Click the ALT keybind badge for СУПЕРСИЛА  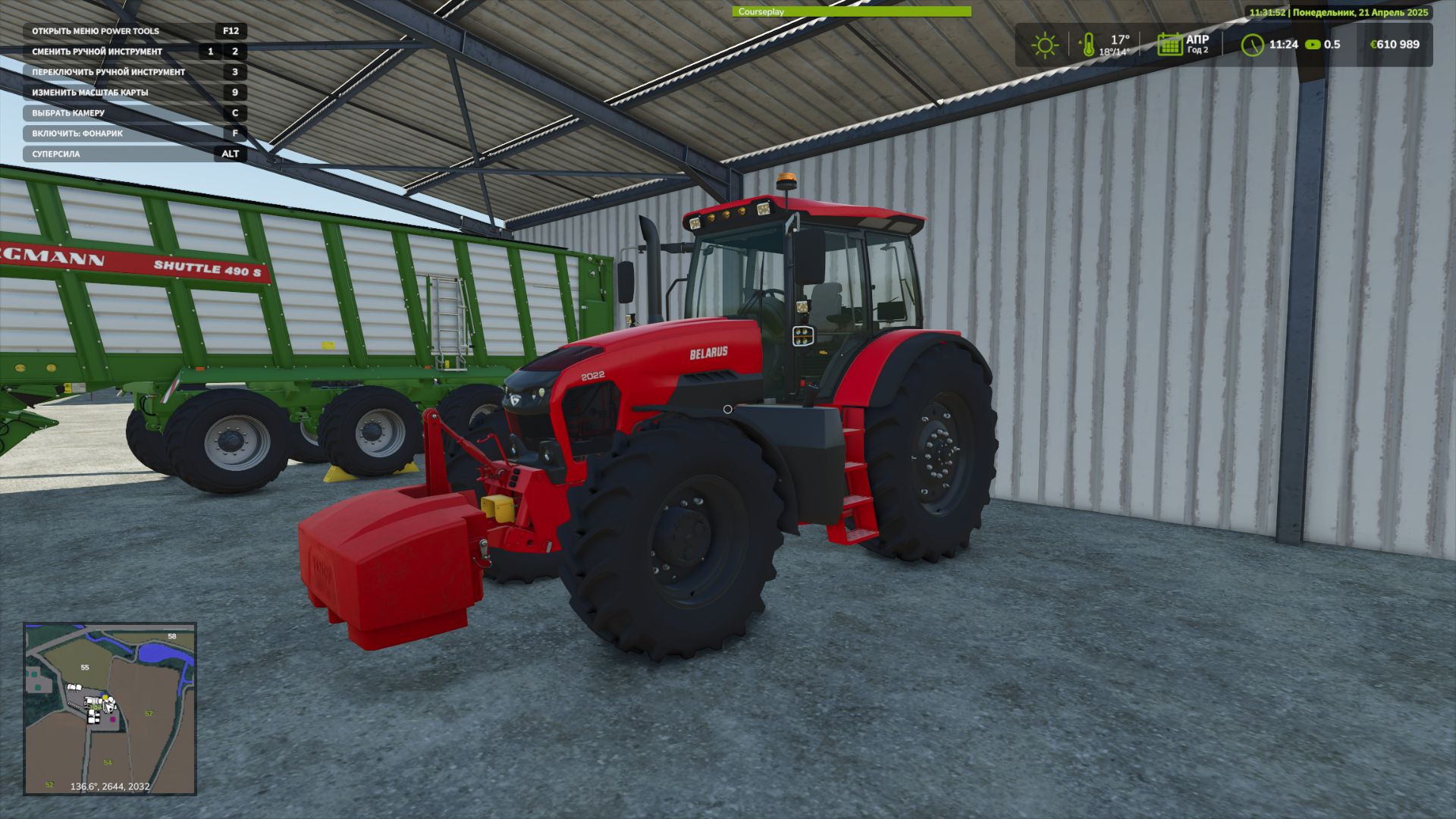[229, 154]
